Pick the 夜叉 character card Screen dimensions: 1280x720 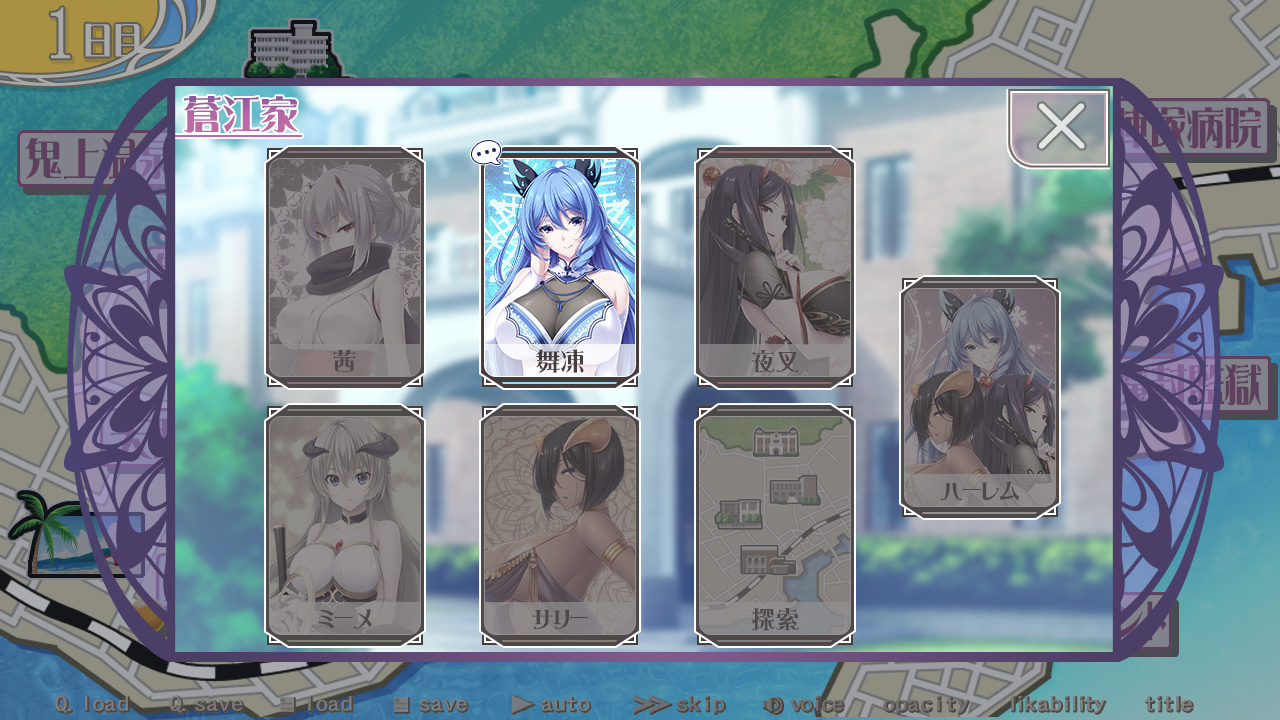(x=775, y=268)
